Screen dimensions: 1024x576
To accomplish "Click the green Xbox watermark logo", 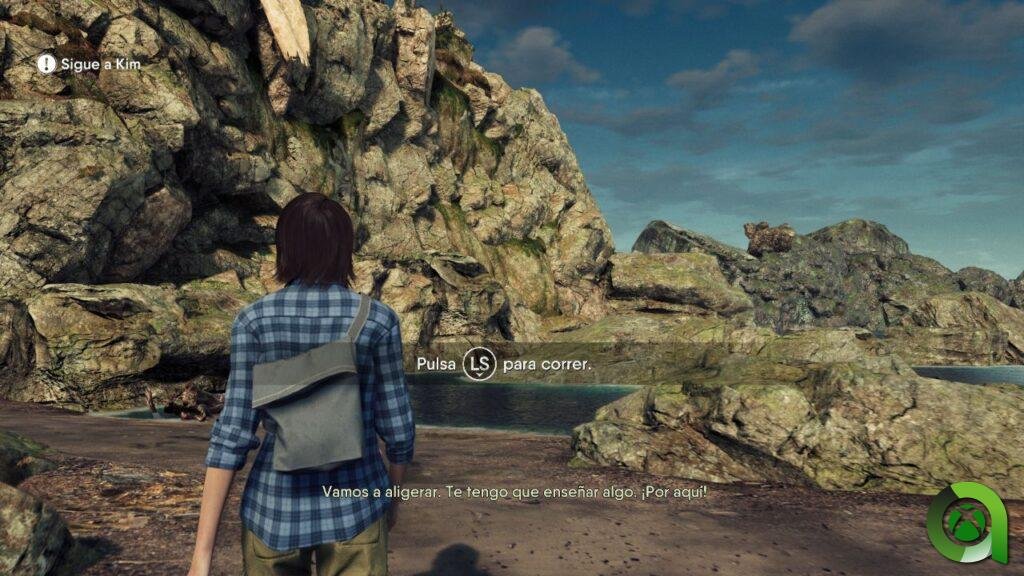I will pyautogui.click(x=965, y=522).
